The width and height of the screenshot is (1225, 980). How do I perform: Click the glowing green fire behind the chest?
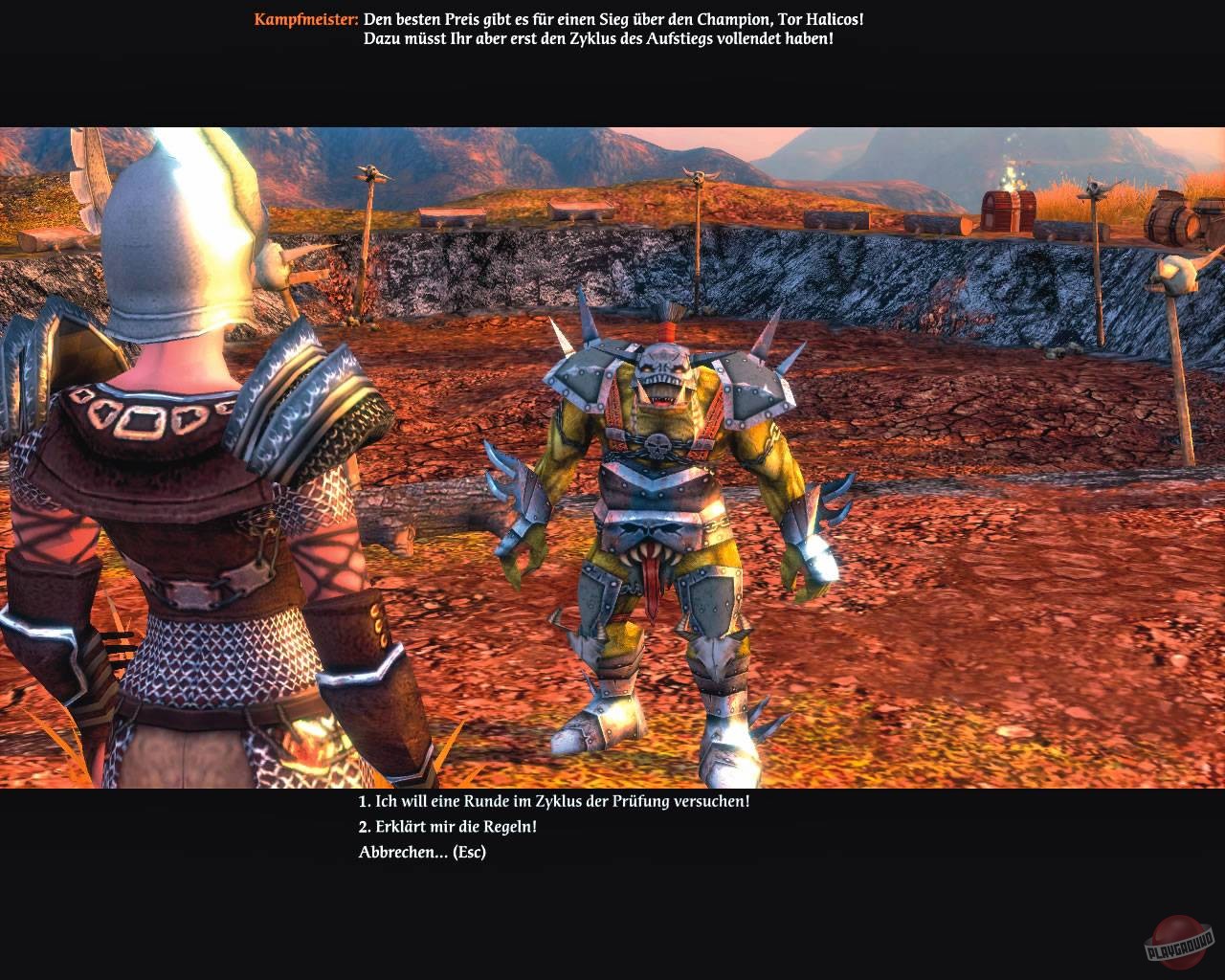coord(1010,177)
